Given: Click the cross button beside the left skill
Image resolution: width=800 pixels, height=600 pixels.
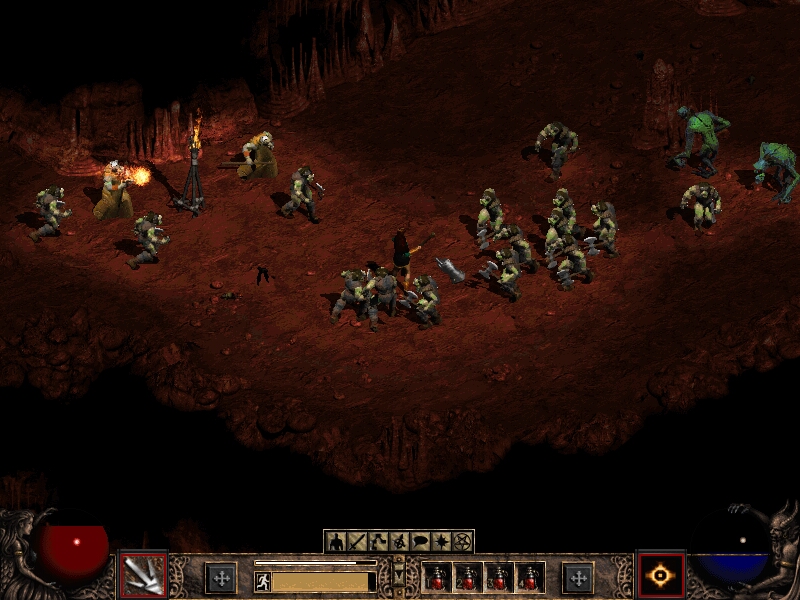Looking at the screenshot, I should (x=221, y=578).
